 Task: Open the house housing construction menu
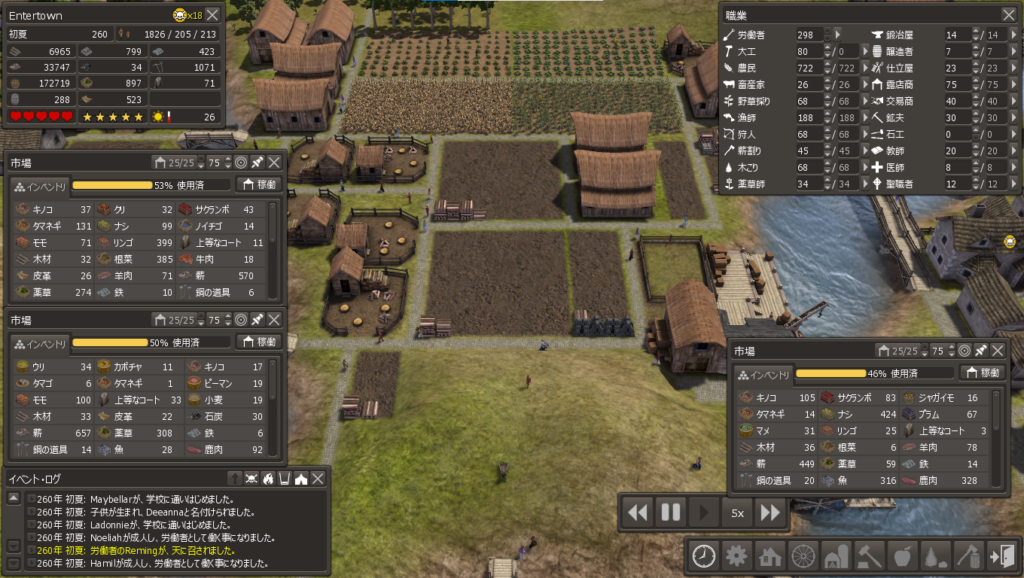coord(770,557)
